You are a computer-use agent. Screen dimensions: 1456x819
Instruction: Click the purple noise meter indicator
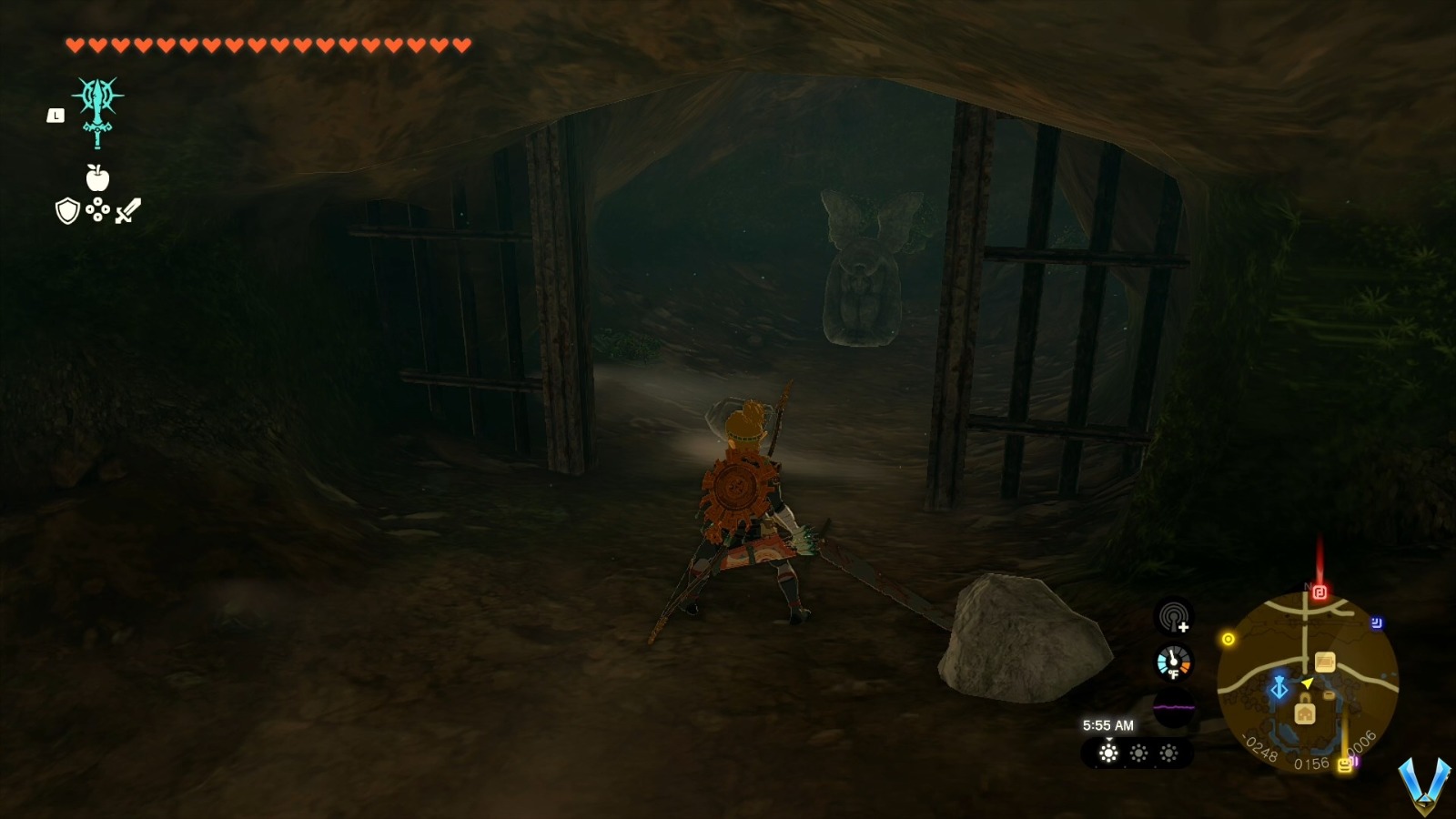click(x=1174, y=706)
